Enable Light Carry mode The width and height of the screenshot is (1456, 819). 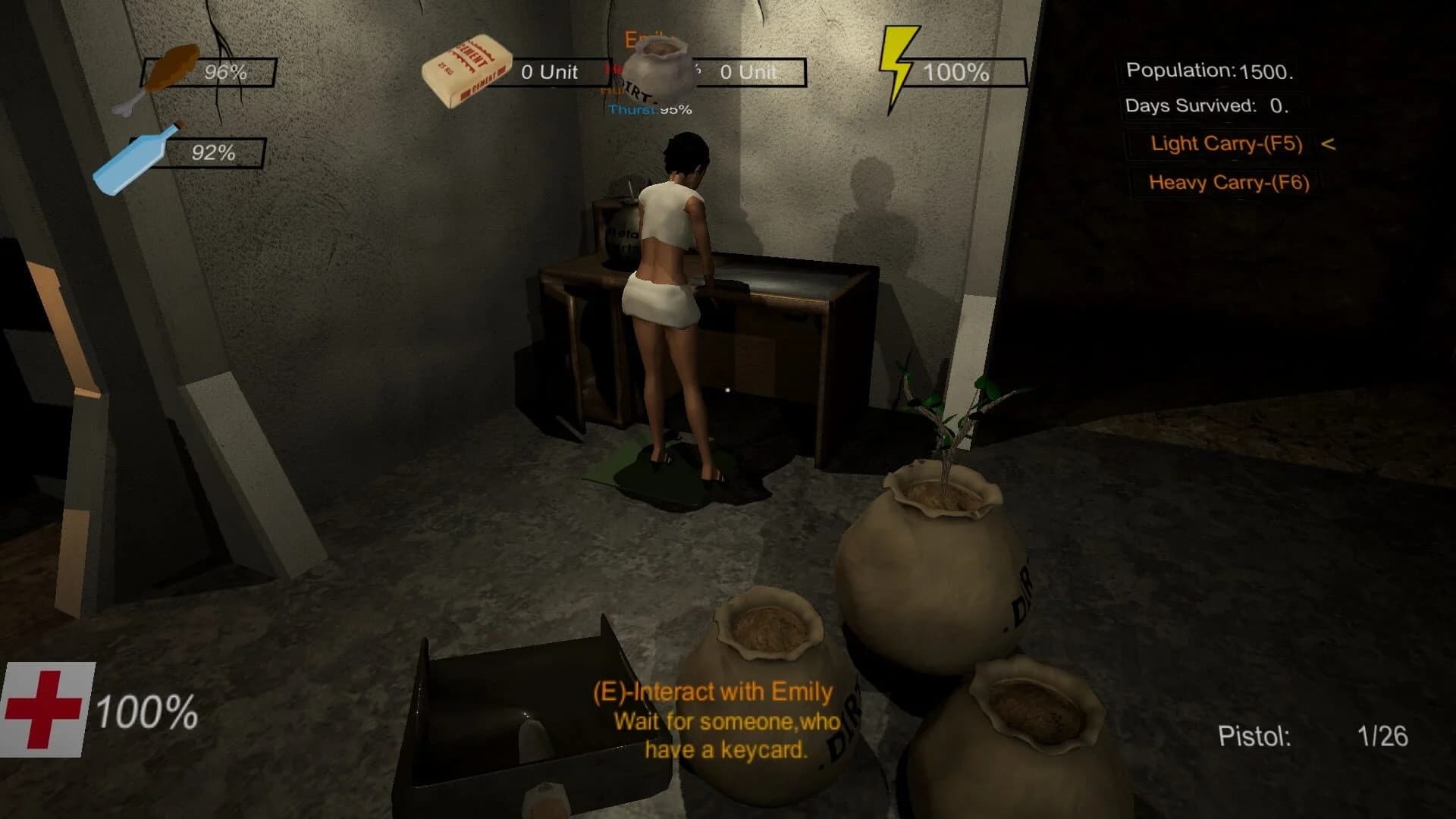tap(1226, 143)
